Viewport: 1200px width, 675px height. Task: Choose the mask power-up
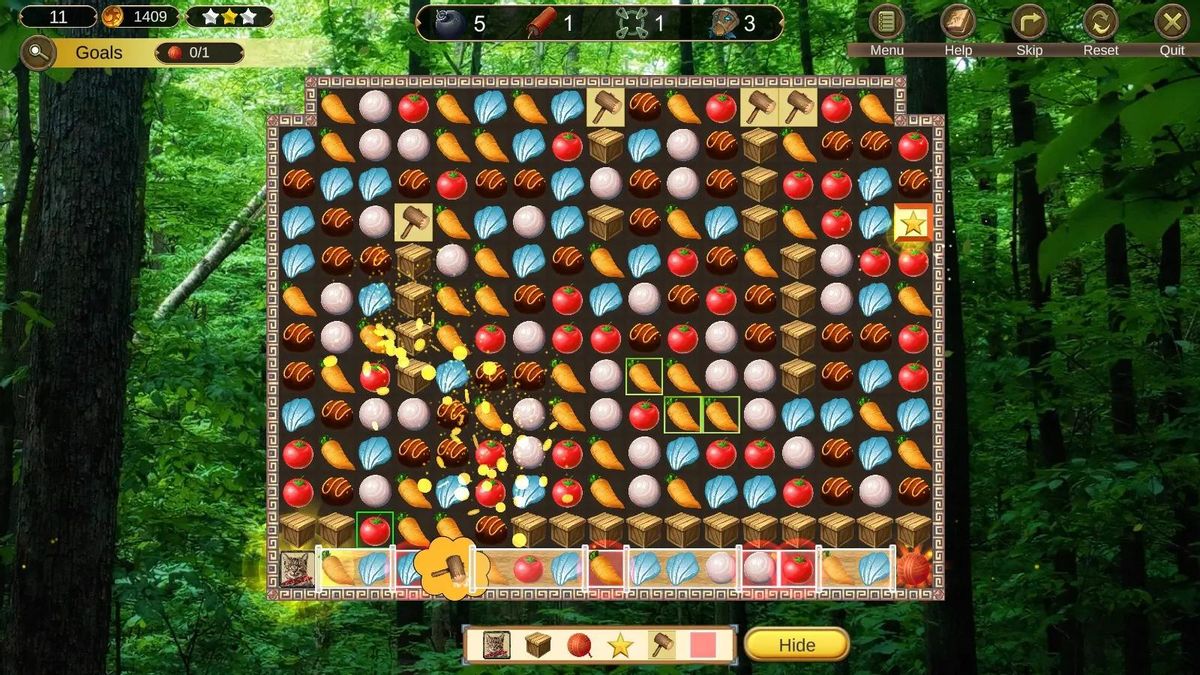[x=722, y=22]
